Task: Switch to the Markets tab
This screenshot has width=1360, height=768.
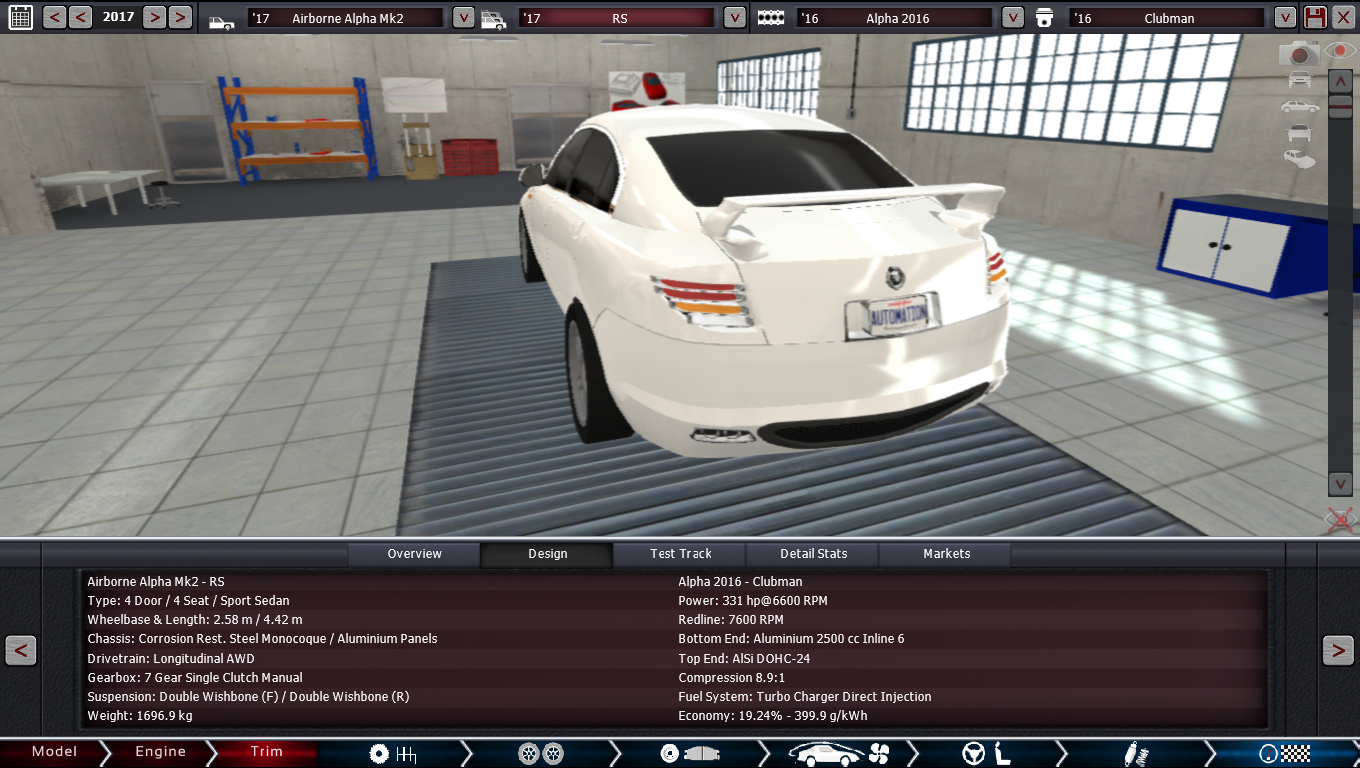Action: 946,554
